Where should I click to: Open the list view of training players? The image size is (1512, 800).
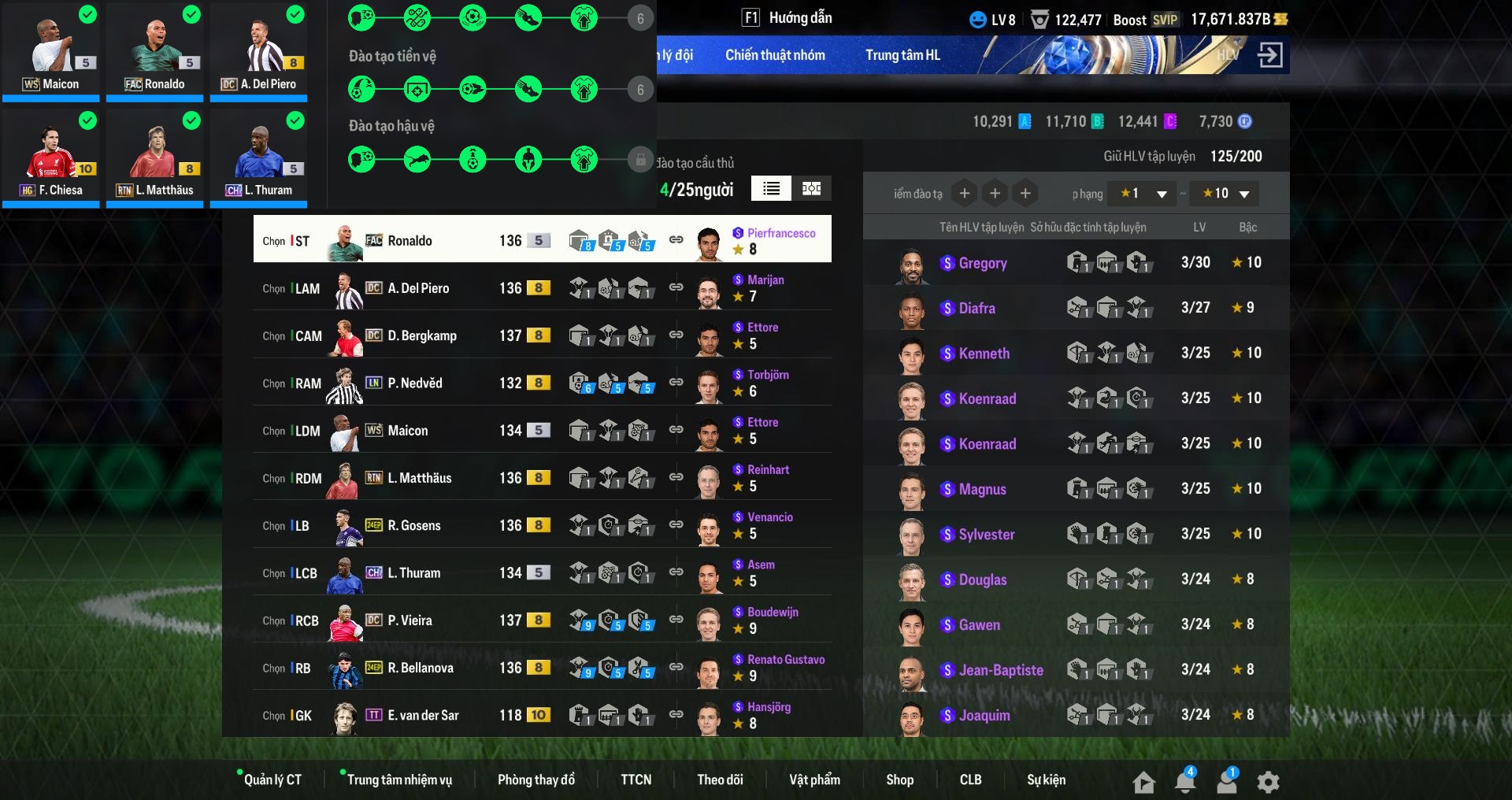click(771, 189)
